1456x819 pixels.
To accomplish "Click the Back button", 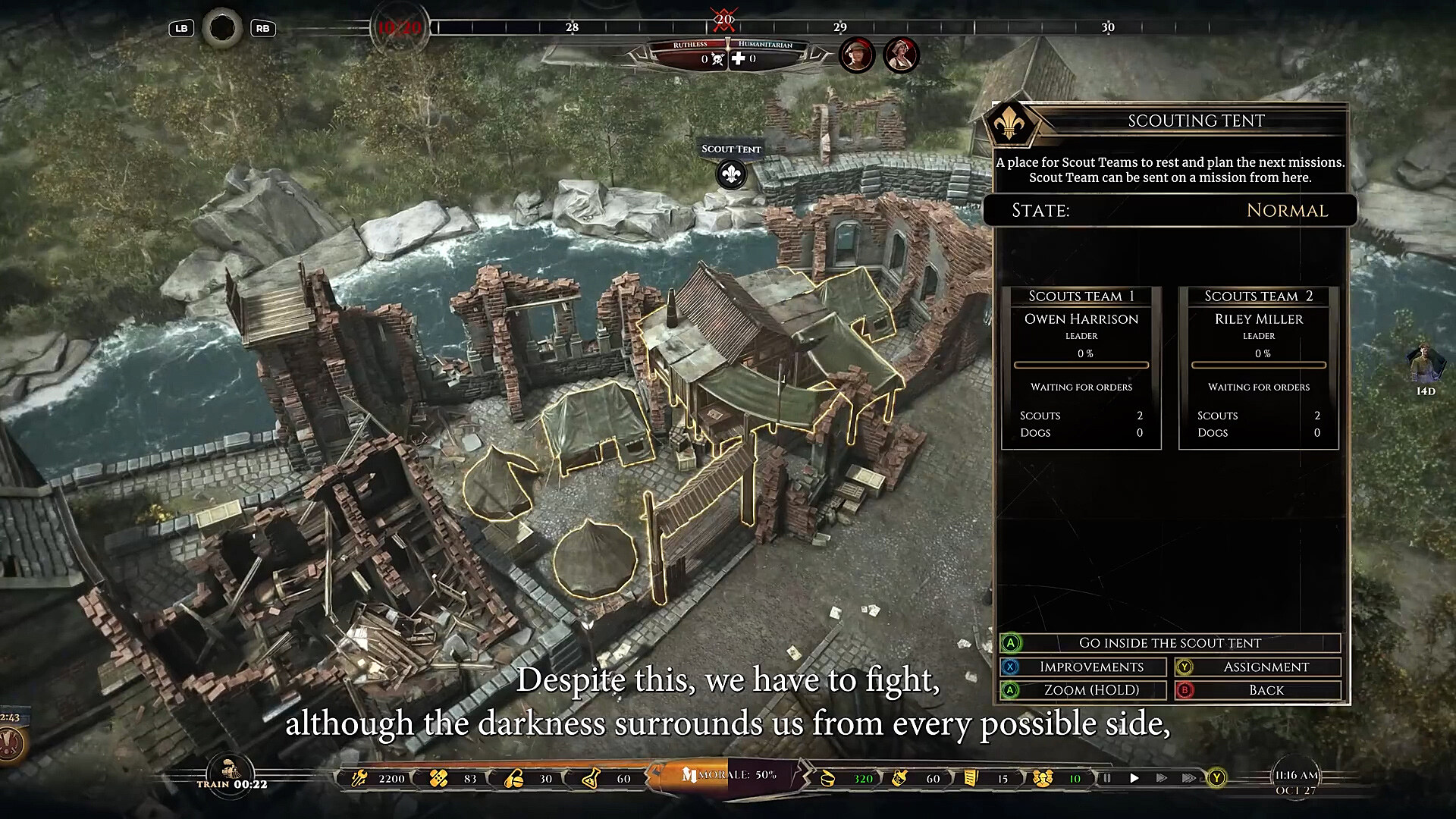I will pyautogui.click(x=1265, y=690).
